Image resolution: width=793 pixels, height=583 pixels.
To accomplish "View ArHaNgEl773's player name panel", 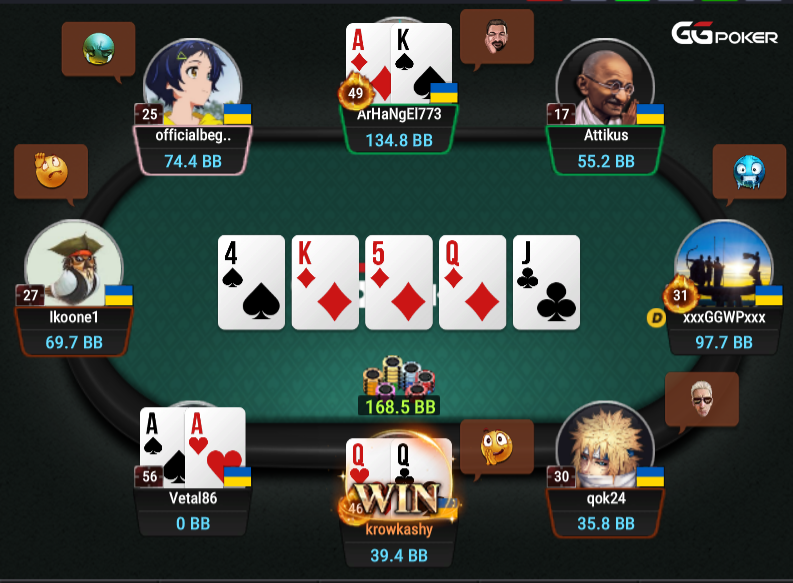I will (400, 128).
